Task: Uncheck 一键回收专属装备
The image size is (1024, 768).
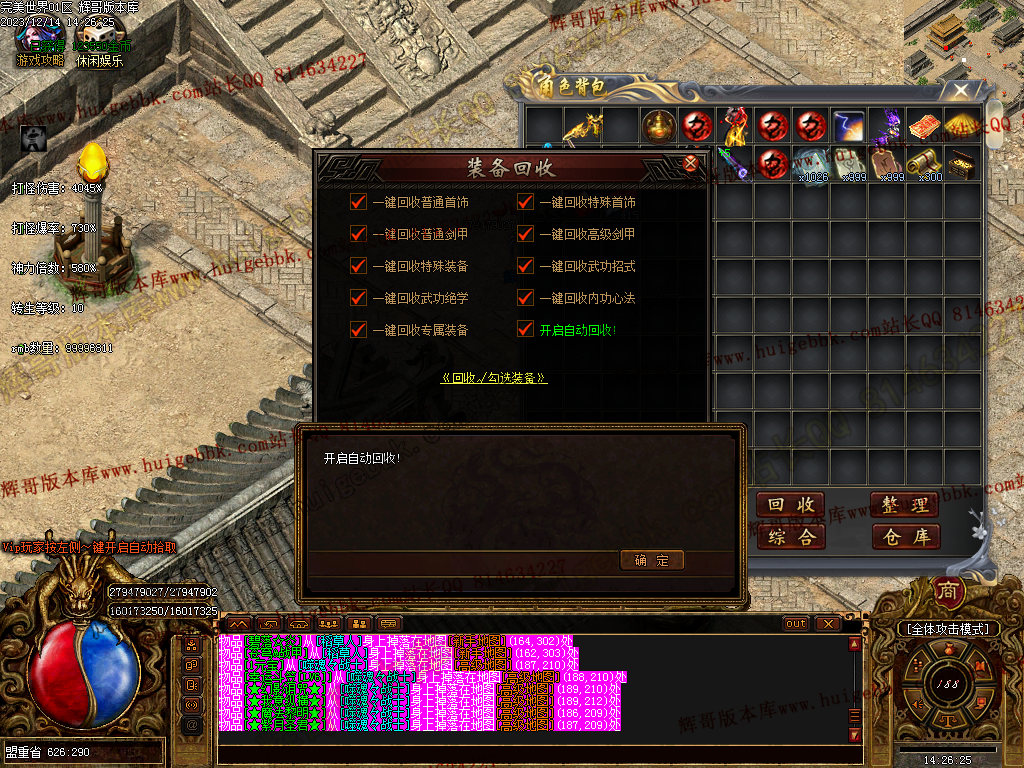Action: (x=359, y=329)
